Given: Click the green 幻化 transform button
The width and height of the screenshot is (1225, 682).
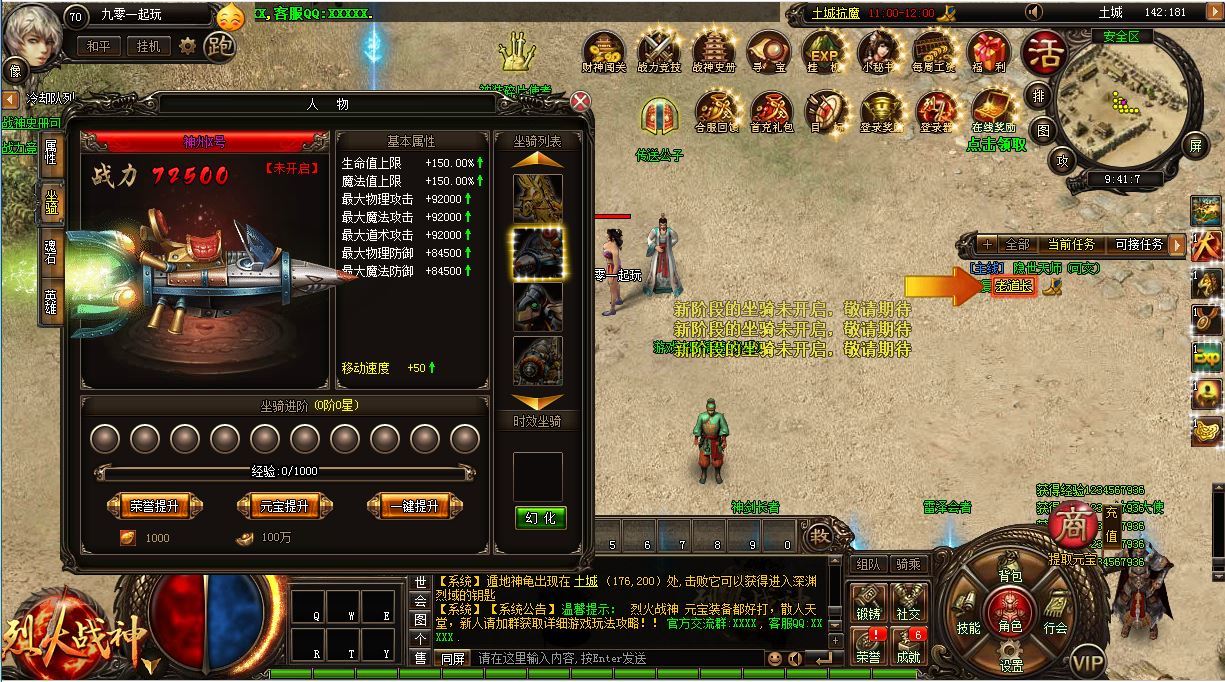Looking at the screenshot, I should [540, 517].
